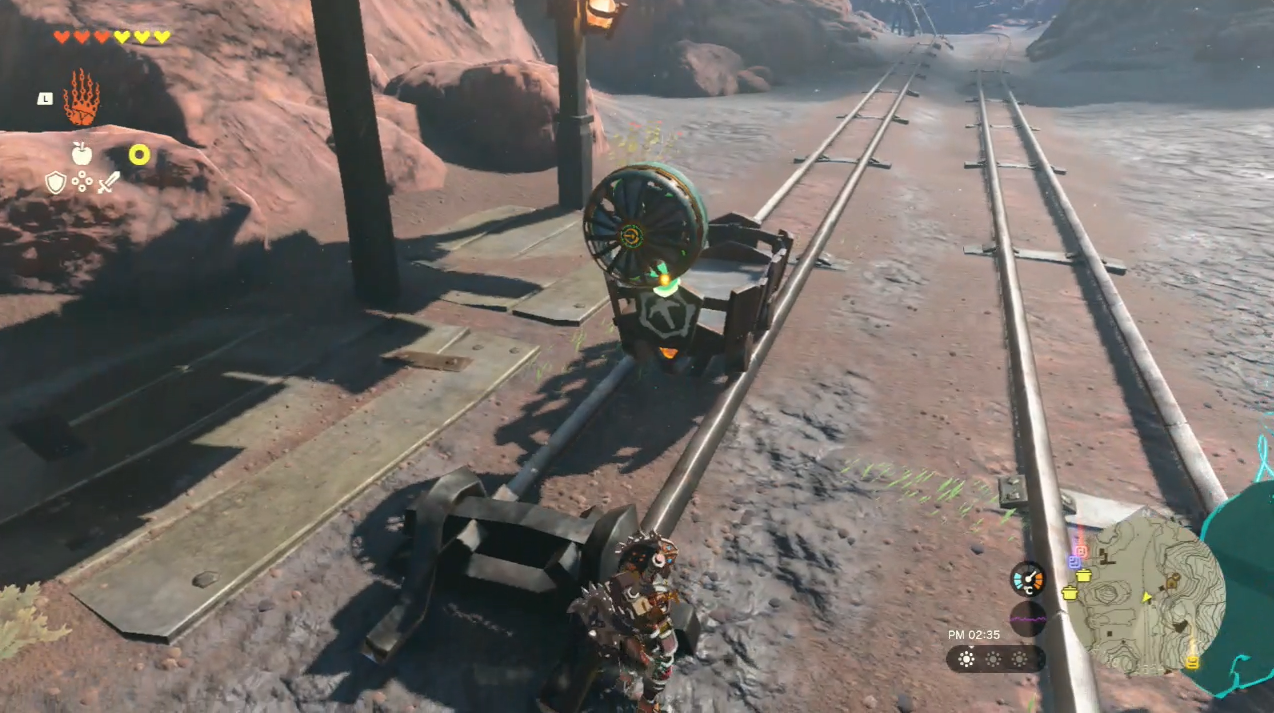Image resolution: width=1274 pixels, height=713 pixels.
Task: Open the shield quick-select icon
Action: tap(55, 182)
